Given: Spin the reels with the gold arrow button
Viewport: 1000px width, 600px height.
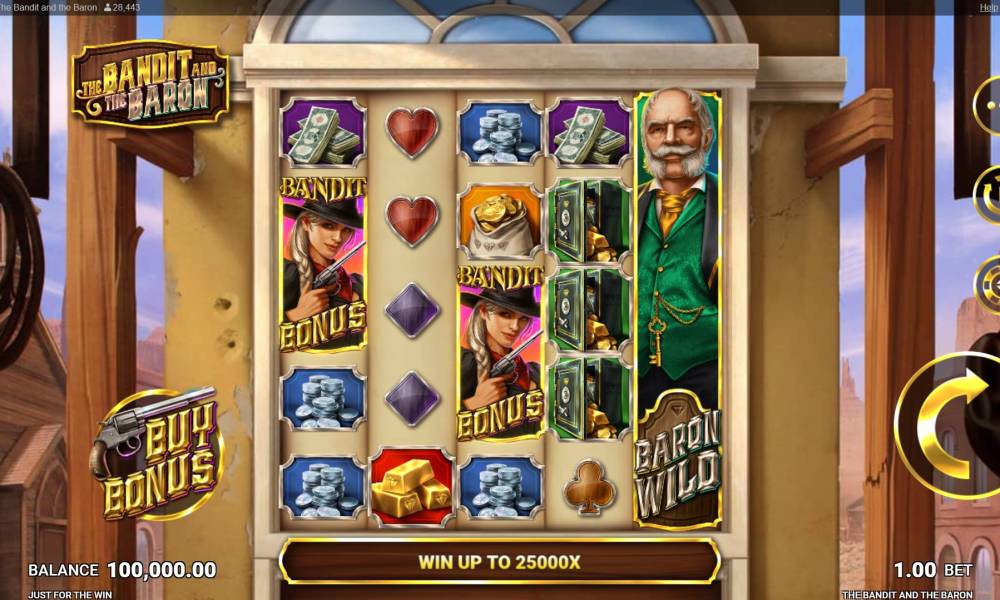Looking at the screenshot, I should coord(955,426).
